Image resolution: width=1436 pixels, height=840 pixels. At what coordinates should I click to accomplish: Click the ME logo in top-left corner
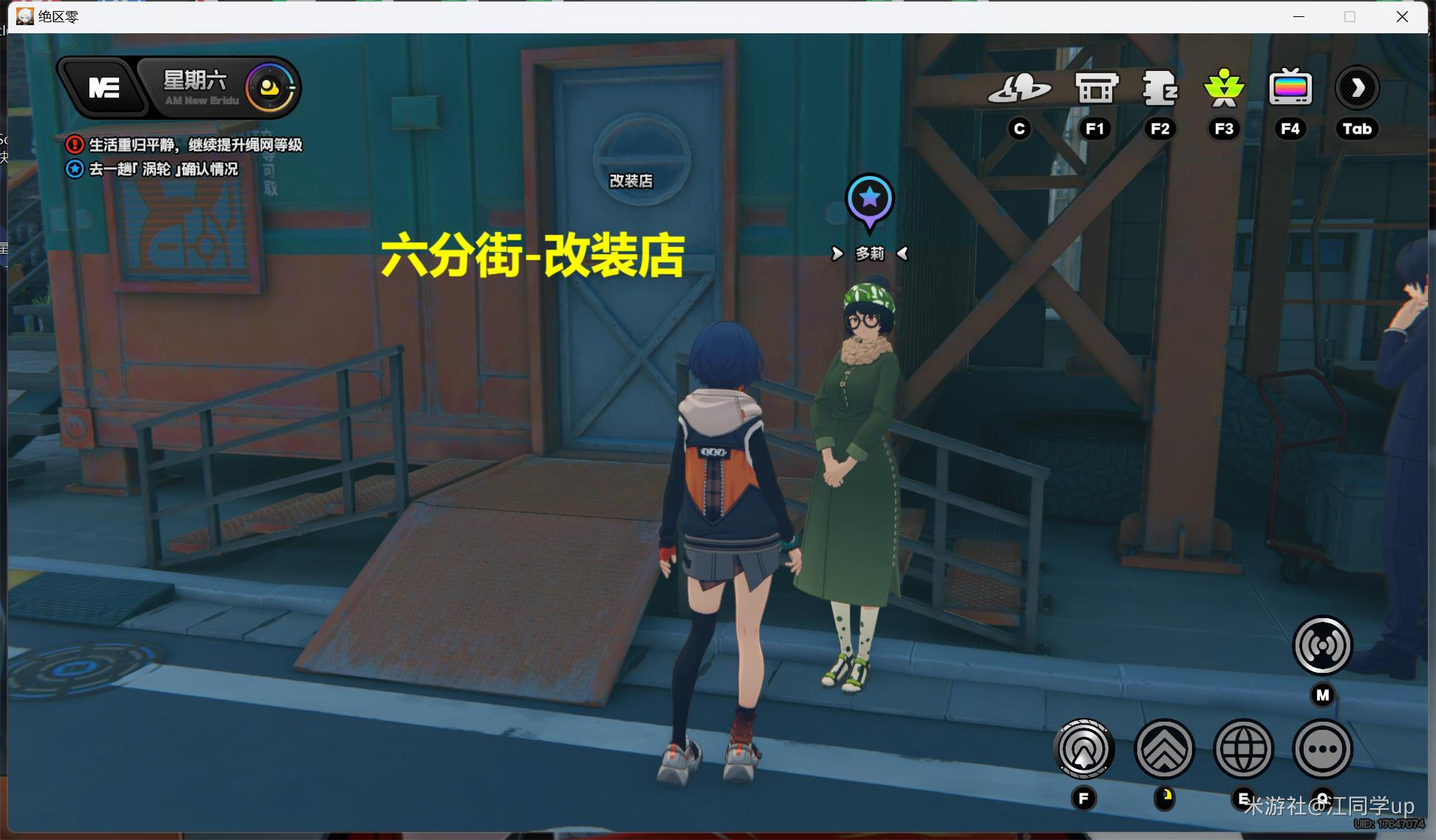pos(104,87)
